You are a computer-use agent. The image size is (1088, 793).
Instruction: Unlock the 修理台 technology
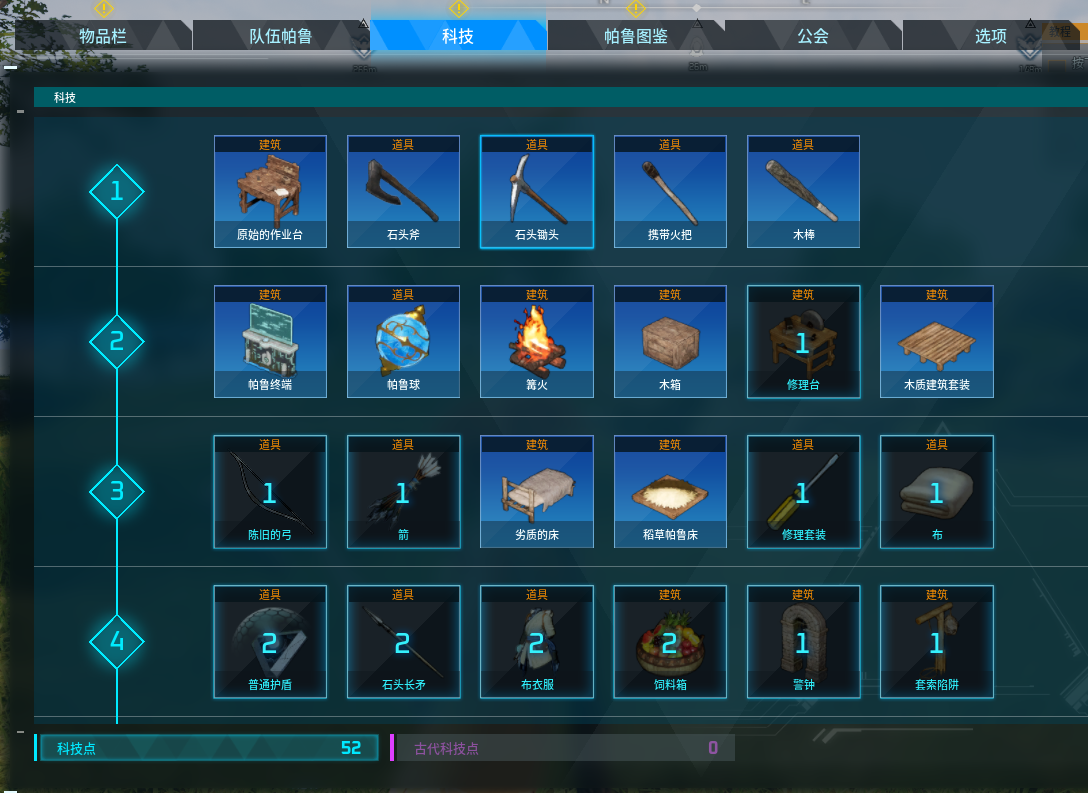tap(803, 342)
